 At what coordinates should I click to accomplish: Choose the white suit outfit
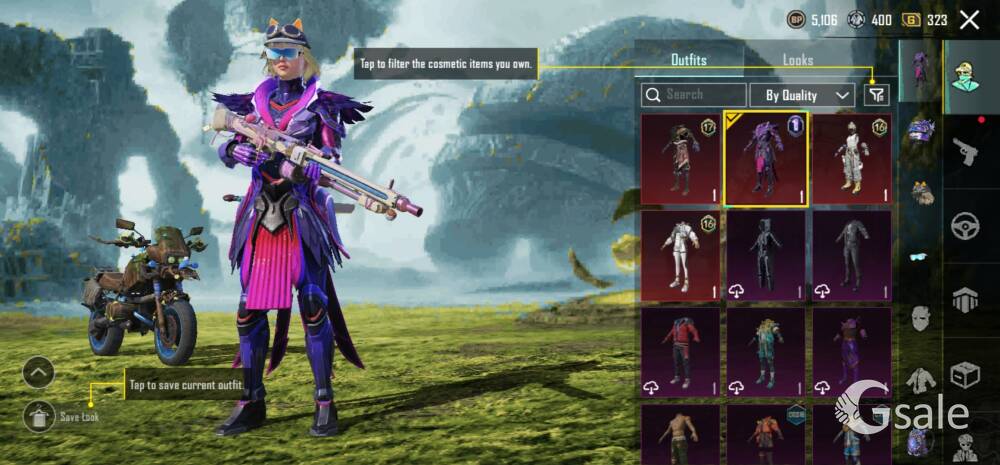click(x=680, y=255)
